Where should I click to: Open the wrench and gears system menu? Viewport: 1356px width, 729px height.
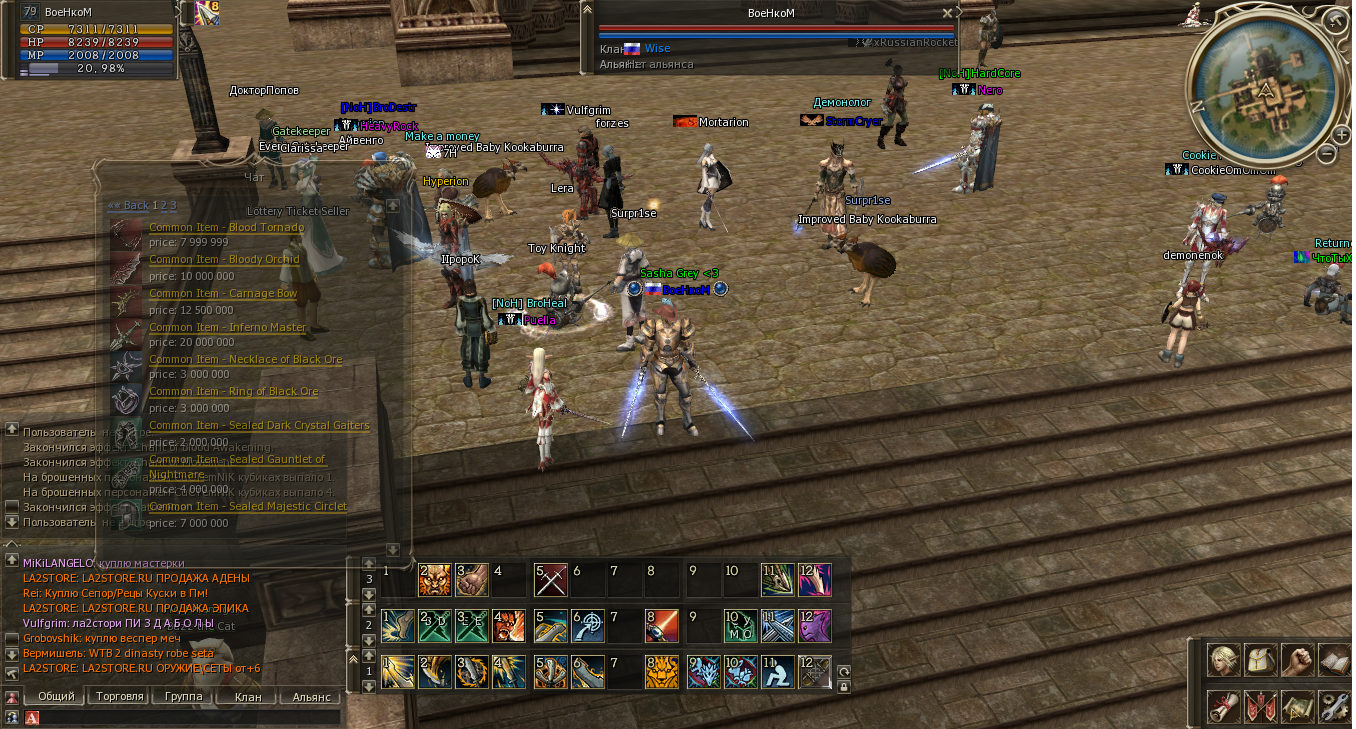click(x=1335, y=707)
